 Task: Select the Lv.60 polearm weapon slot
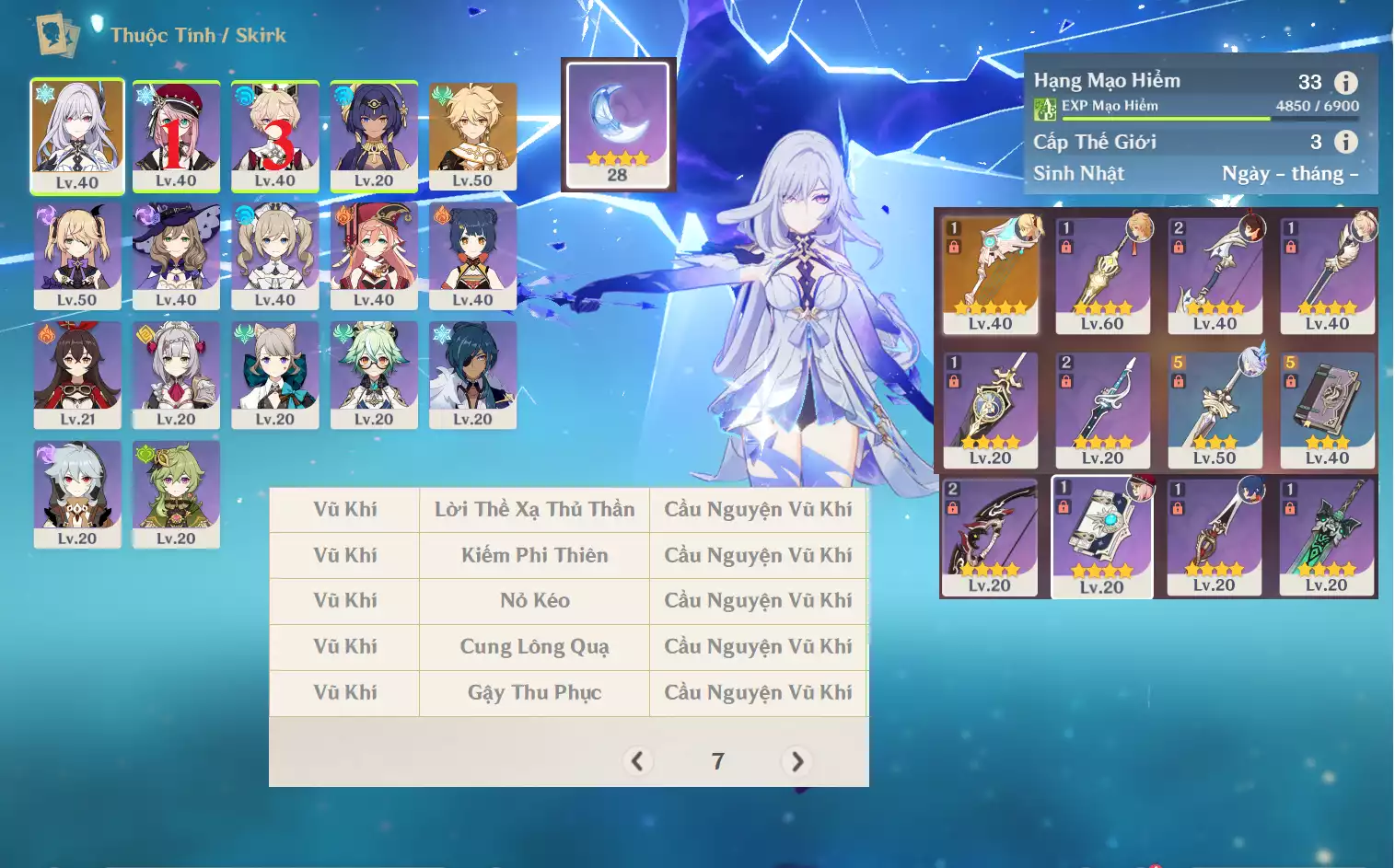click(x=1103, y=273)
